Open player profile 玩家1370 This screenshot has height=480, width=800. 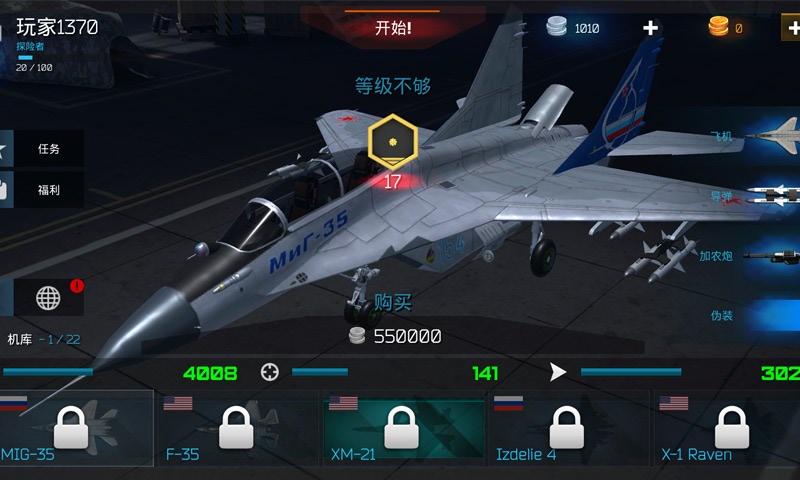click(x=56, y=28)
